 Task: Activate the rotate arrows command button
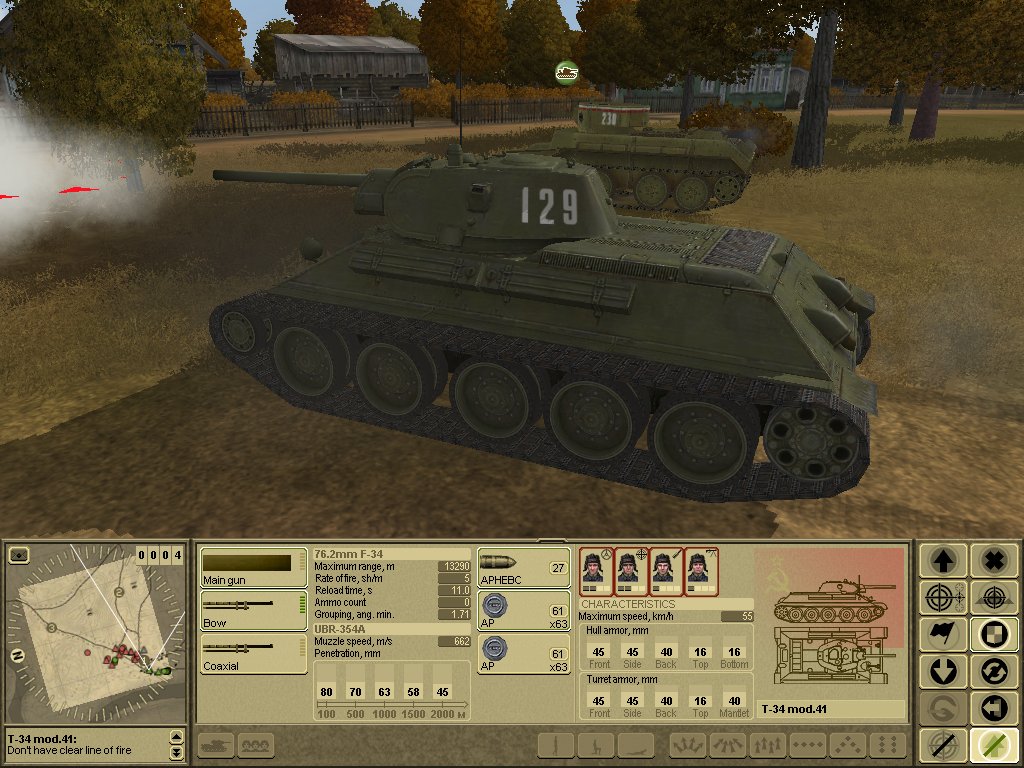pyautogui.click(x=993, y=671)
